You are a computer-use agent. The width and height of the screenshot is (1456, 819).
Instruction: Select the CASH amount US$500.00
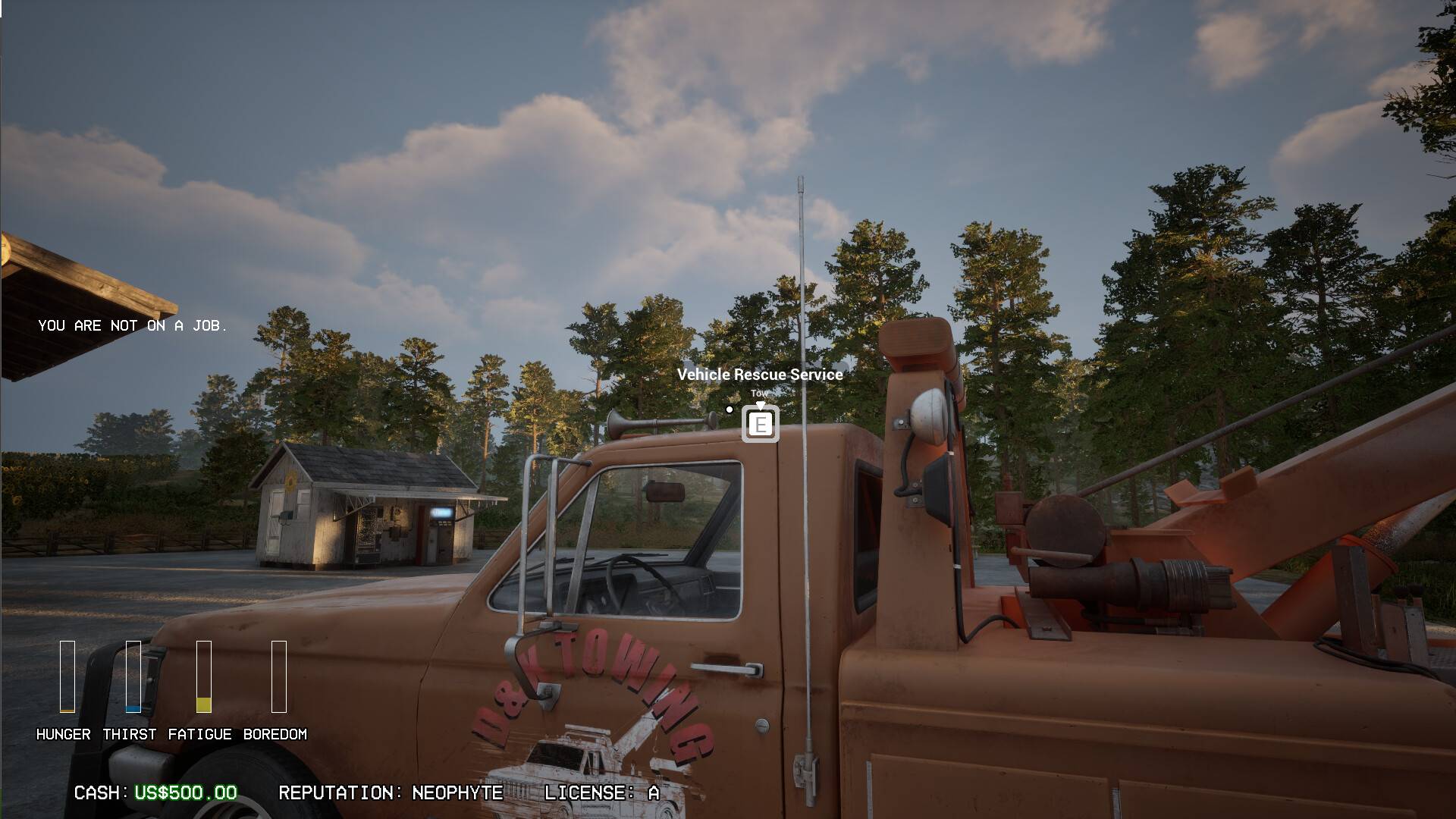point(184,793)
